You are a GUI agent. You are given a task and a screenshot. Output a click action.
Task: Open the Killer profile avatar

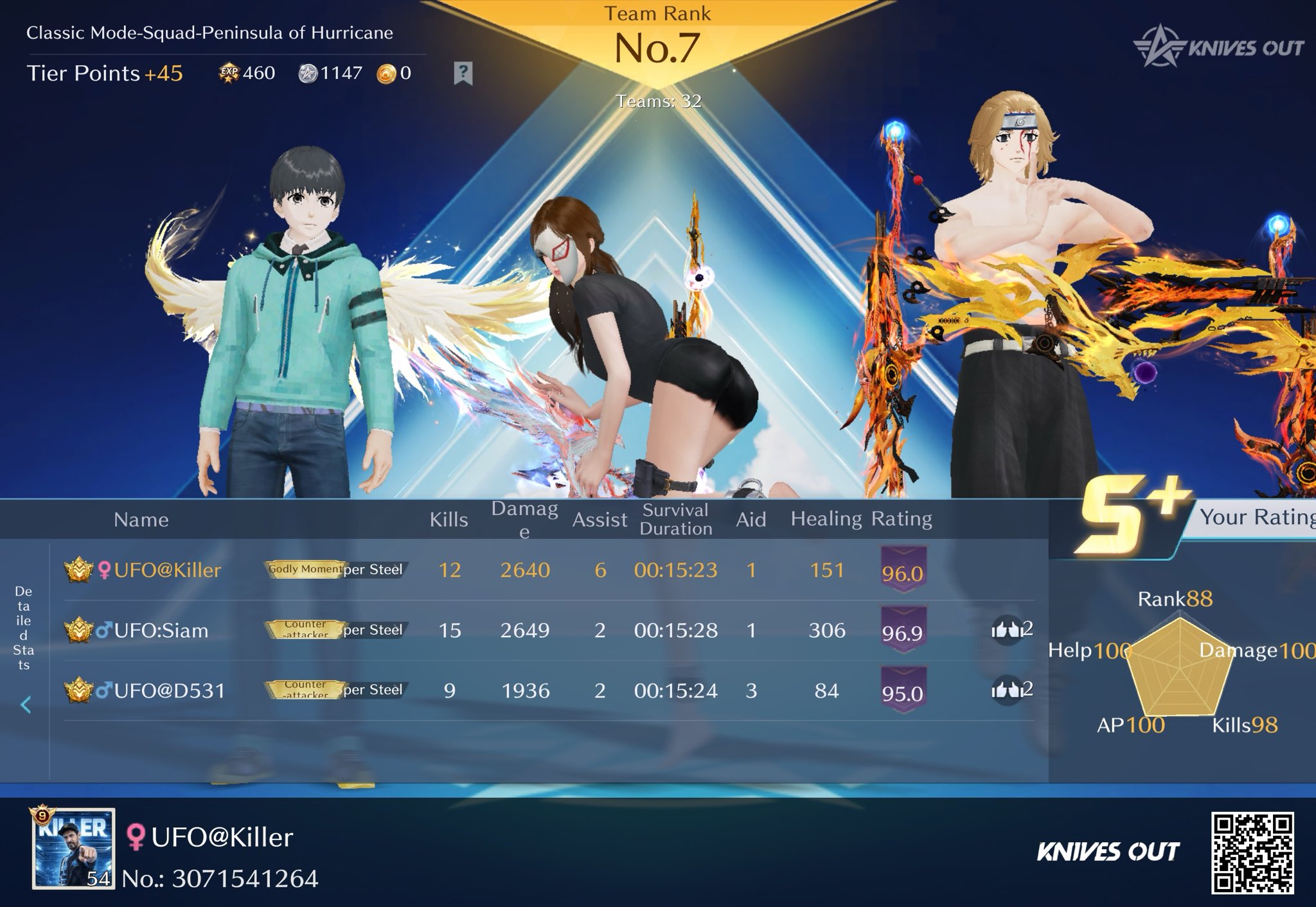click(74, 849)
